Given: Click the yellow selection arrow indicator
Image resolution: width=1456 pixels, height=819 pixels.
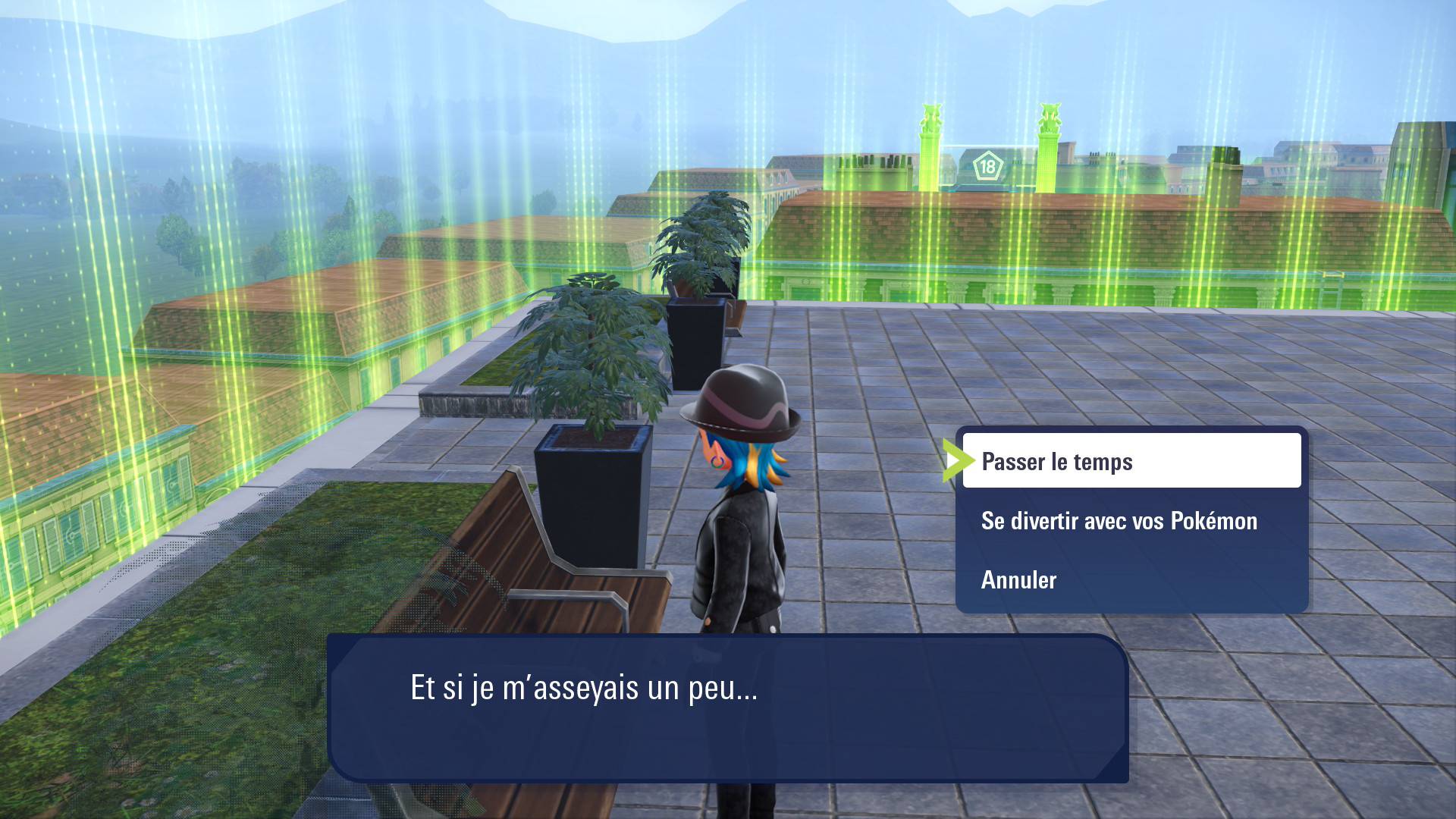Looking at the screenshot, I should (x=958, y=460).
